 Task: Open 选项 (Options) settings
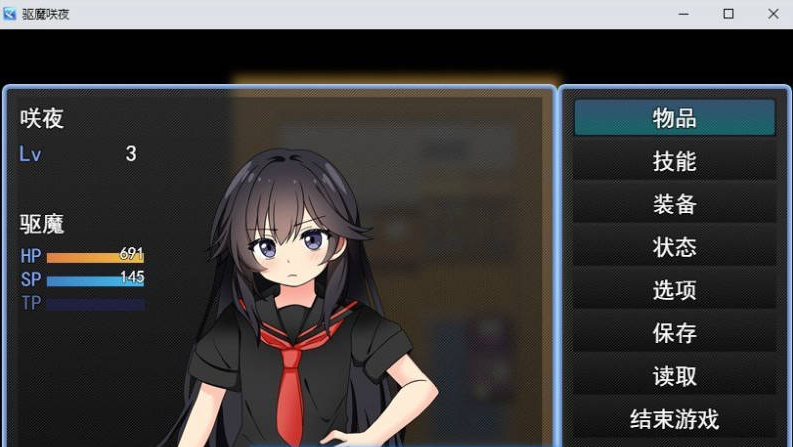point(674,290)
